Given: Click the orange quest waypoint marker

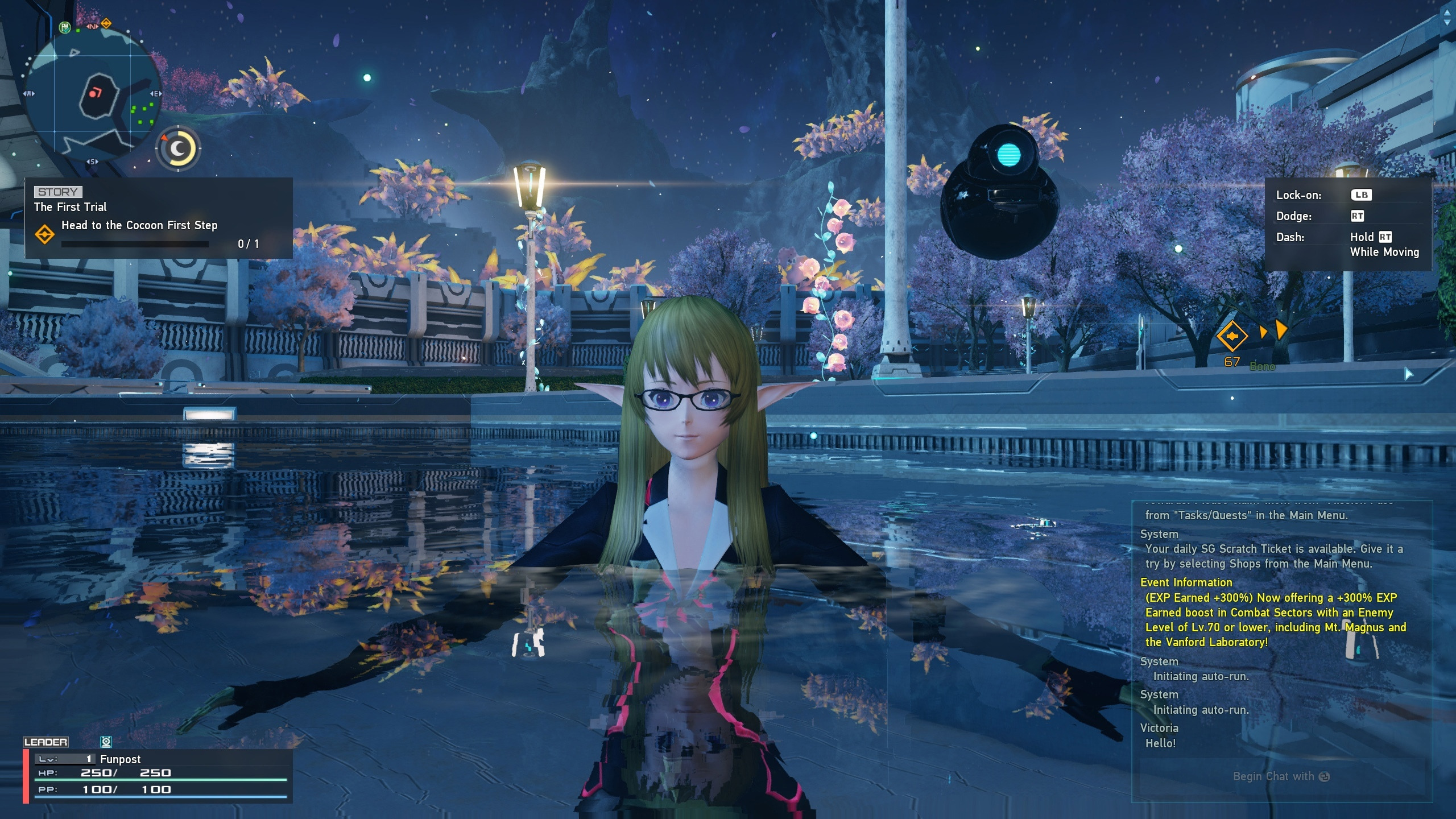Looking at the screenshot, I should point(1232,336).
